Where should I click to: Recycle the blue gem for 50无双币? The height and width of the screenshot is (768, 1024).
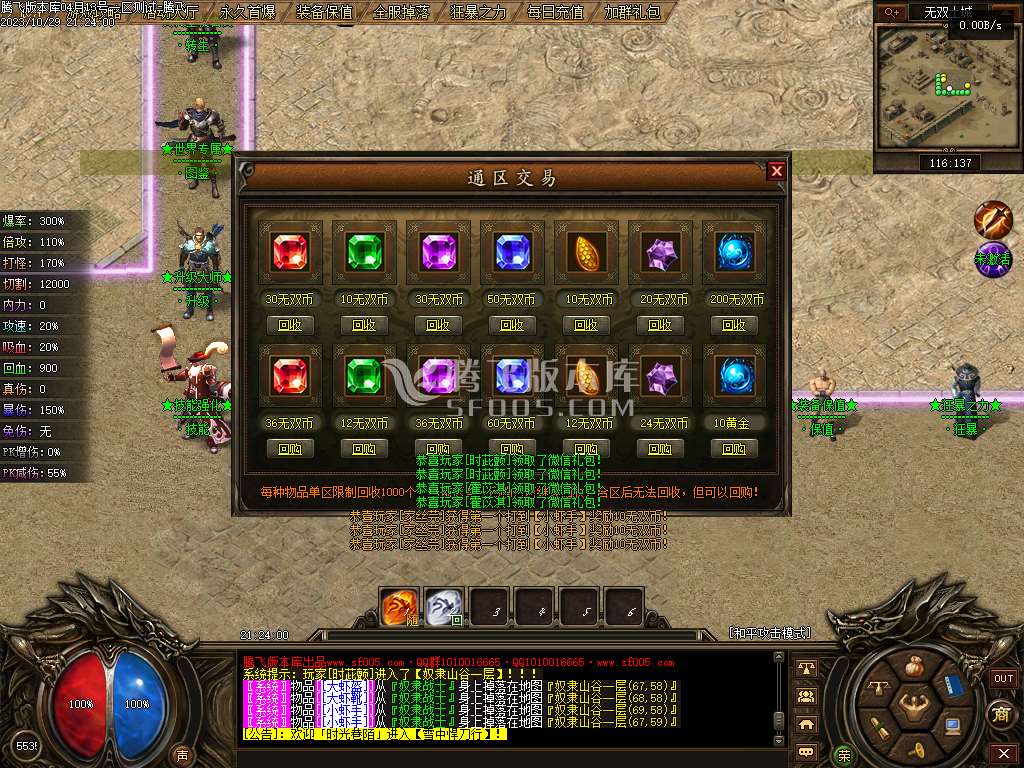[512, 325]
